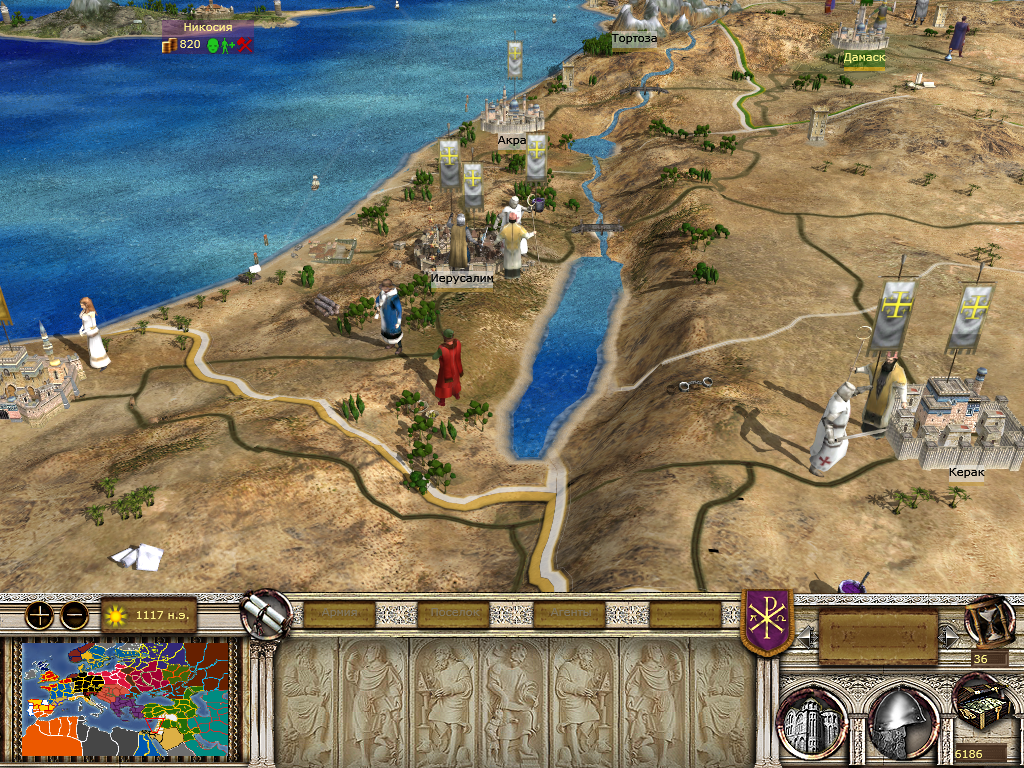The height and width of the screenshot is (768, 1024).
Task: Switch to the Армия tab
Action: (339, 614)
